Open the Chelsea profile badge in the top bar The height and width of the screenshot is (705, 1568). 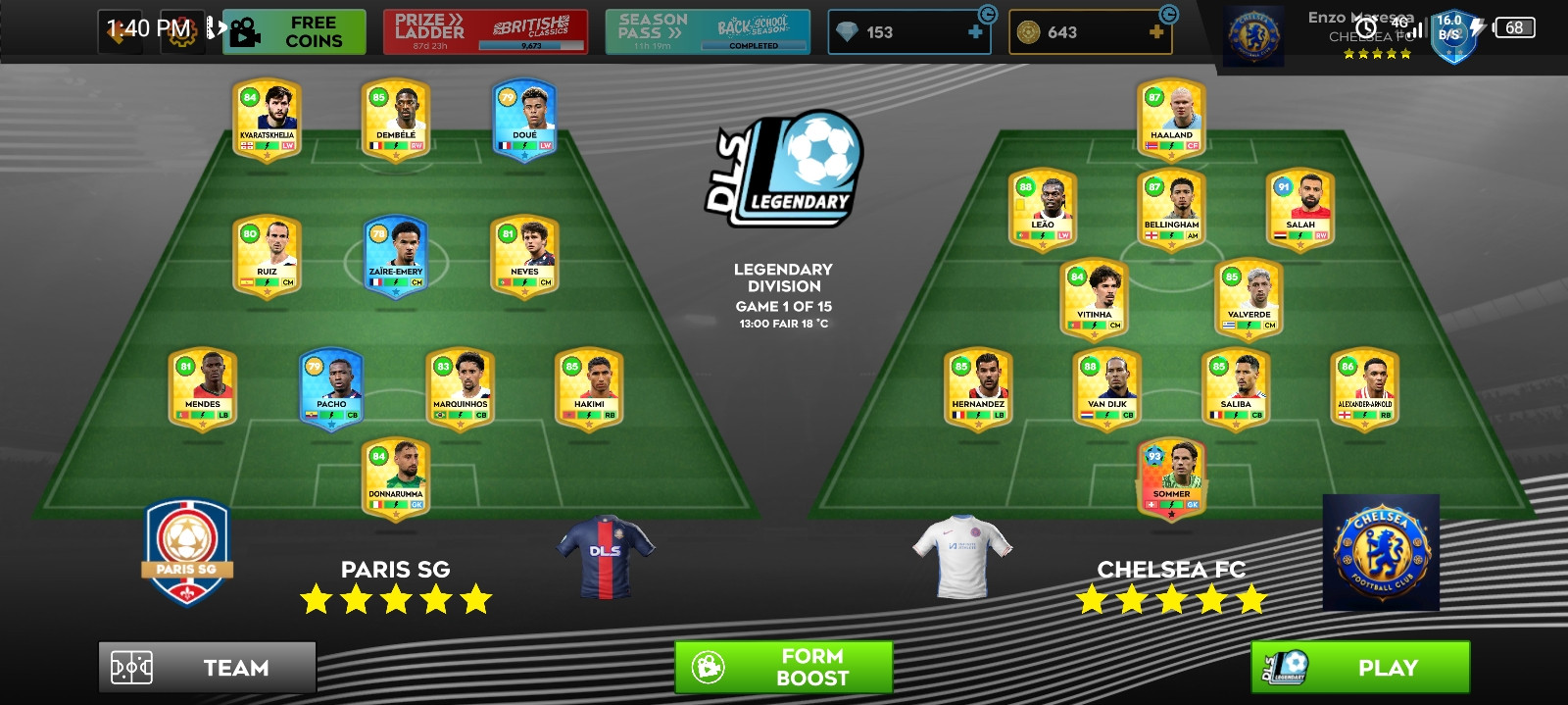click(x=1255, y=37)
